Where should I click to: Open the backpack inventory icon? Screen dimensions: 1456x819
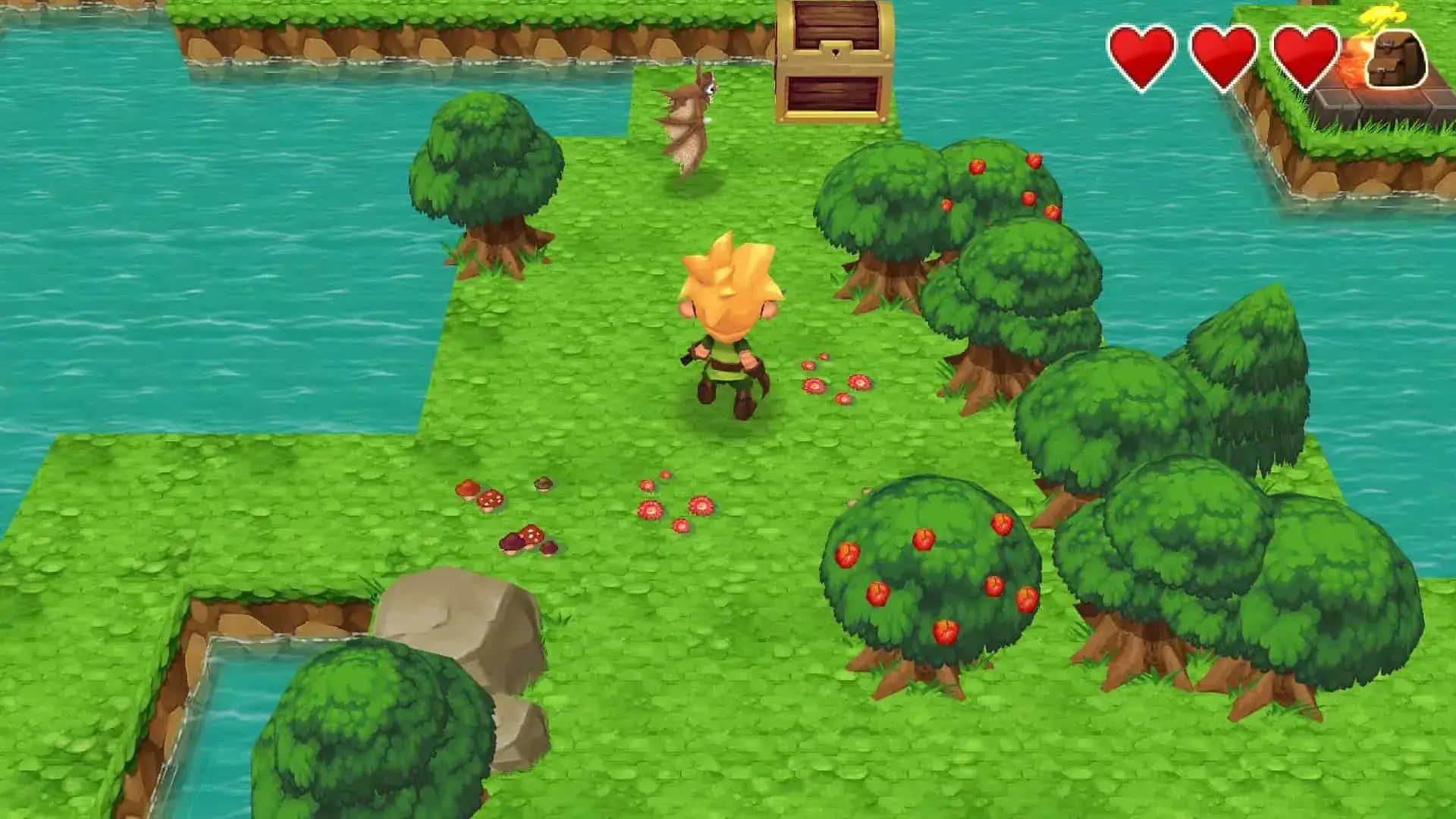pos(1396,59)
